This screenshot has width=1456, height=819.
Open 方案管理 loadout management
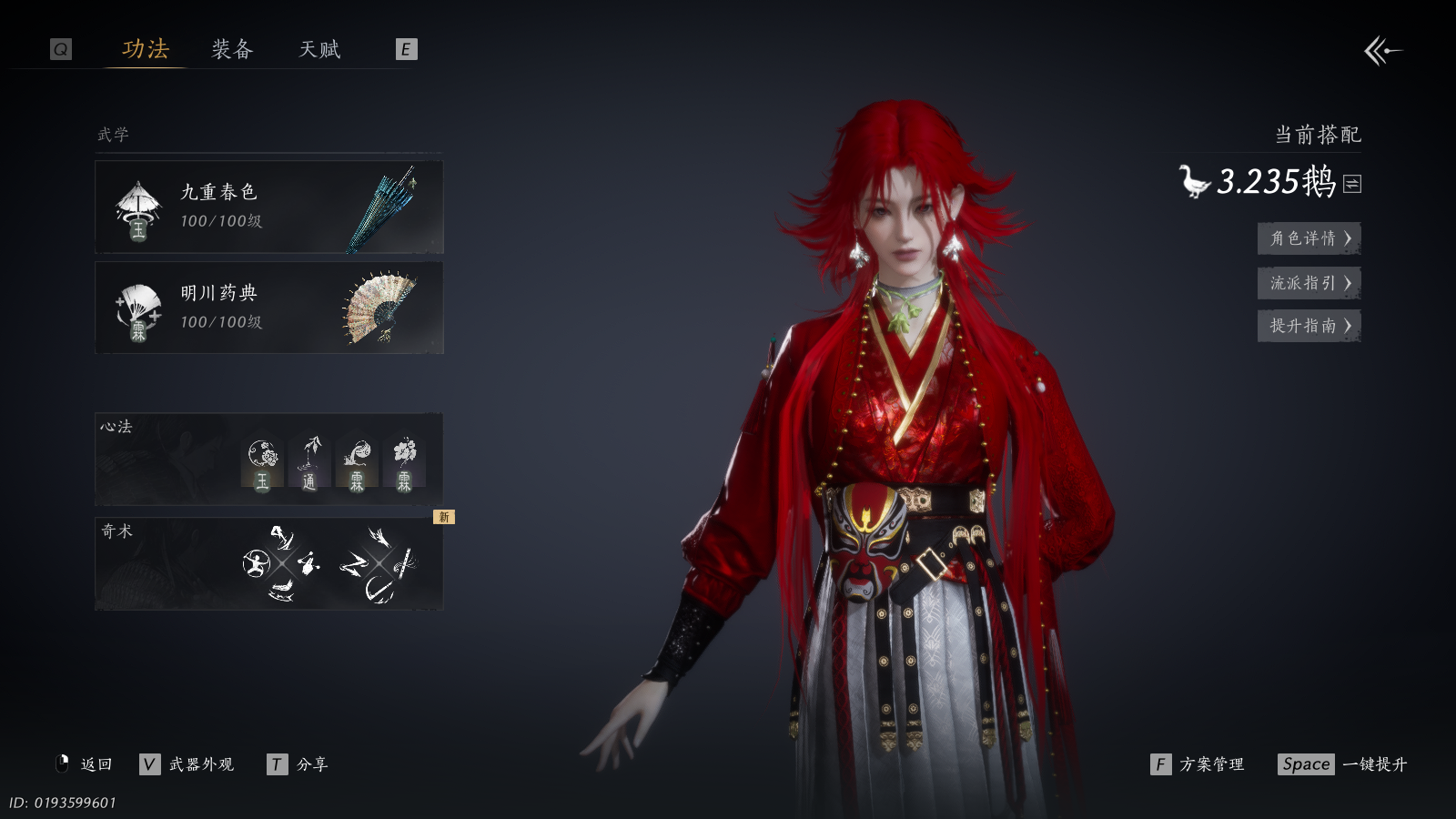pyautogui.click(x=1198, y=764)
